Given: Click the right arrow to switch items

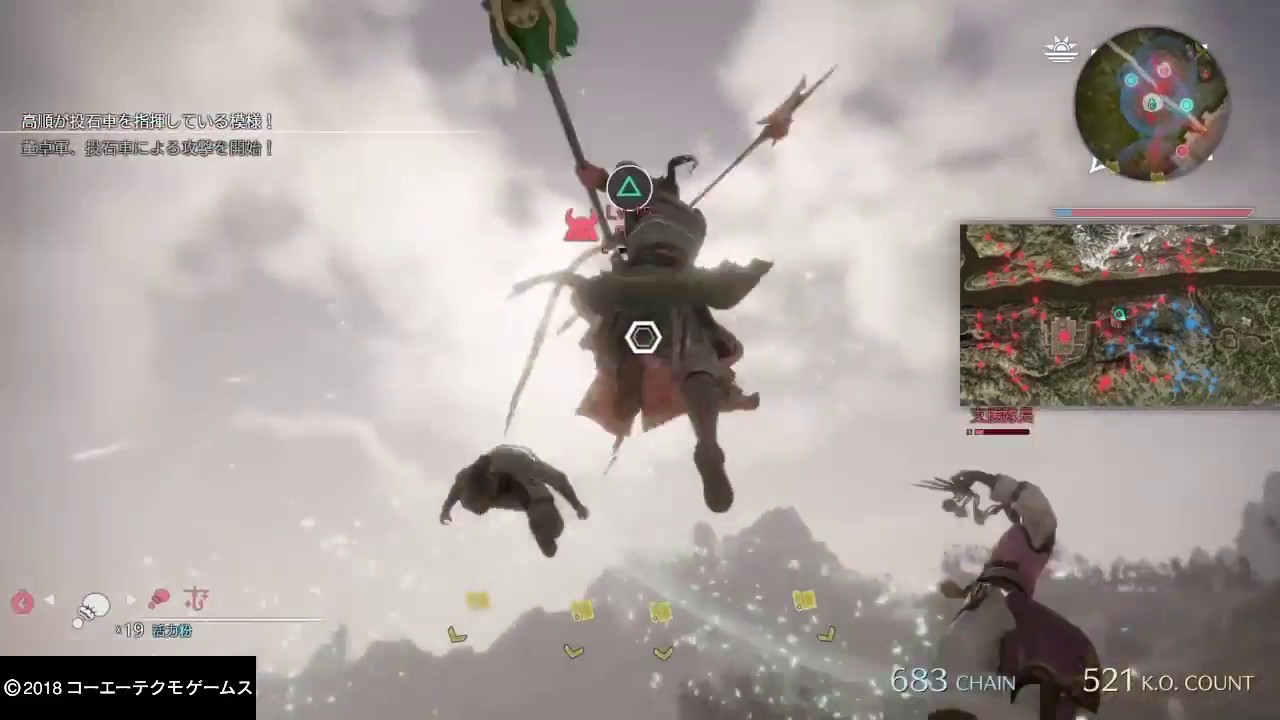Looking at the screenshot, I should tap(130, 600).
